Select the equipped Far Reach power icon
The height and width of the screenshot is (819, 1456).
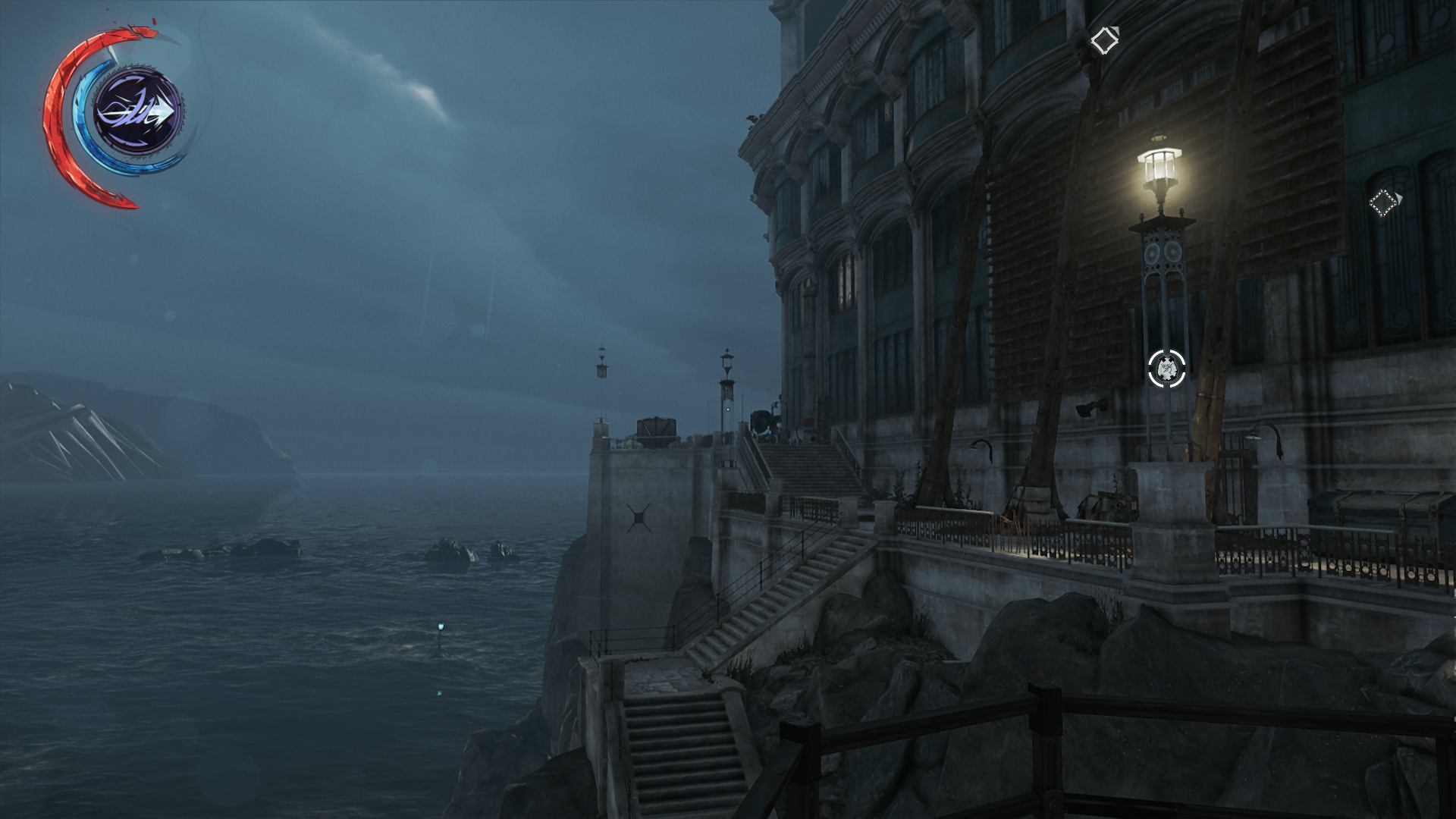(137, 111)
